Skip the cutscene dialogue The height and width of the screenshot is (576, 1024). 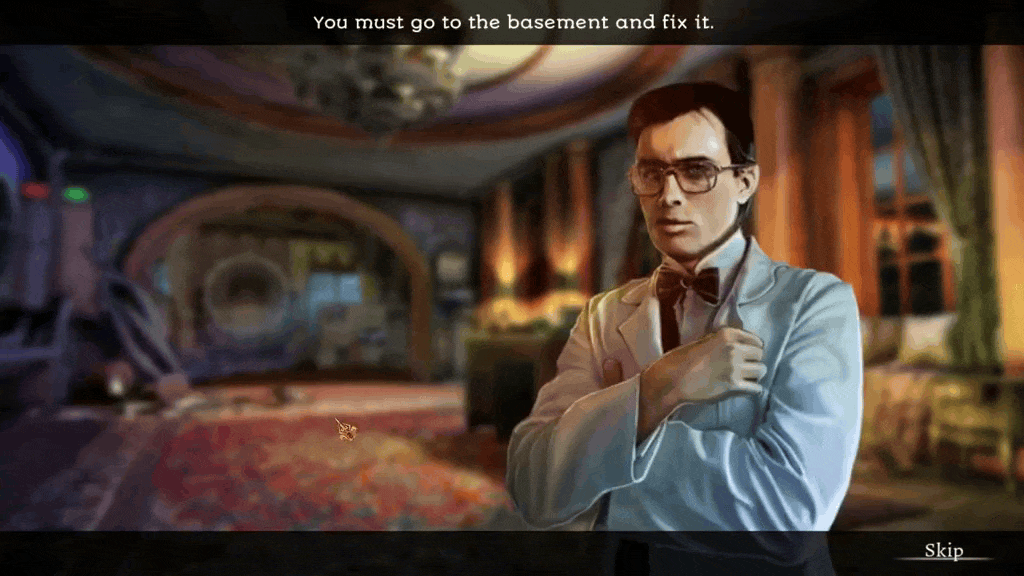click(943, 551)
